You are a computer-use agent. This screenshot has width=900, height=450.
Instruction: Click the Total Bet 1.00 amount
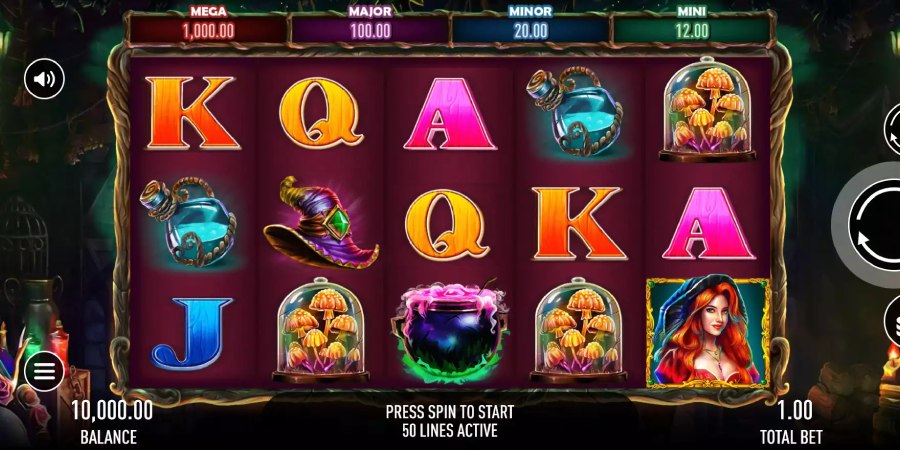click(x=795, y=410)
